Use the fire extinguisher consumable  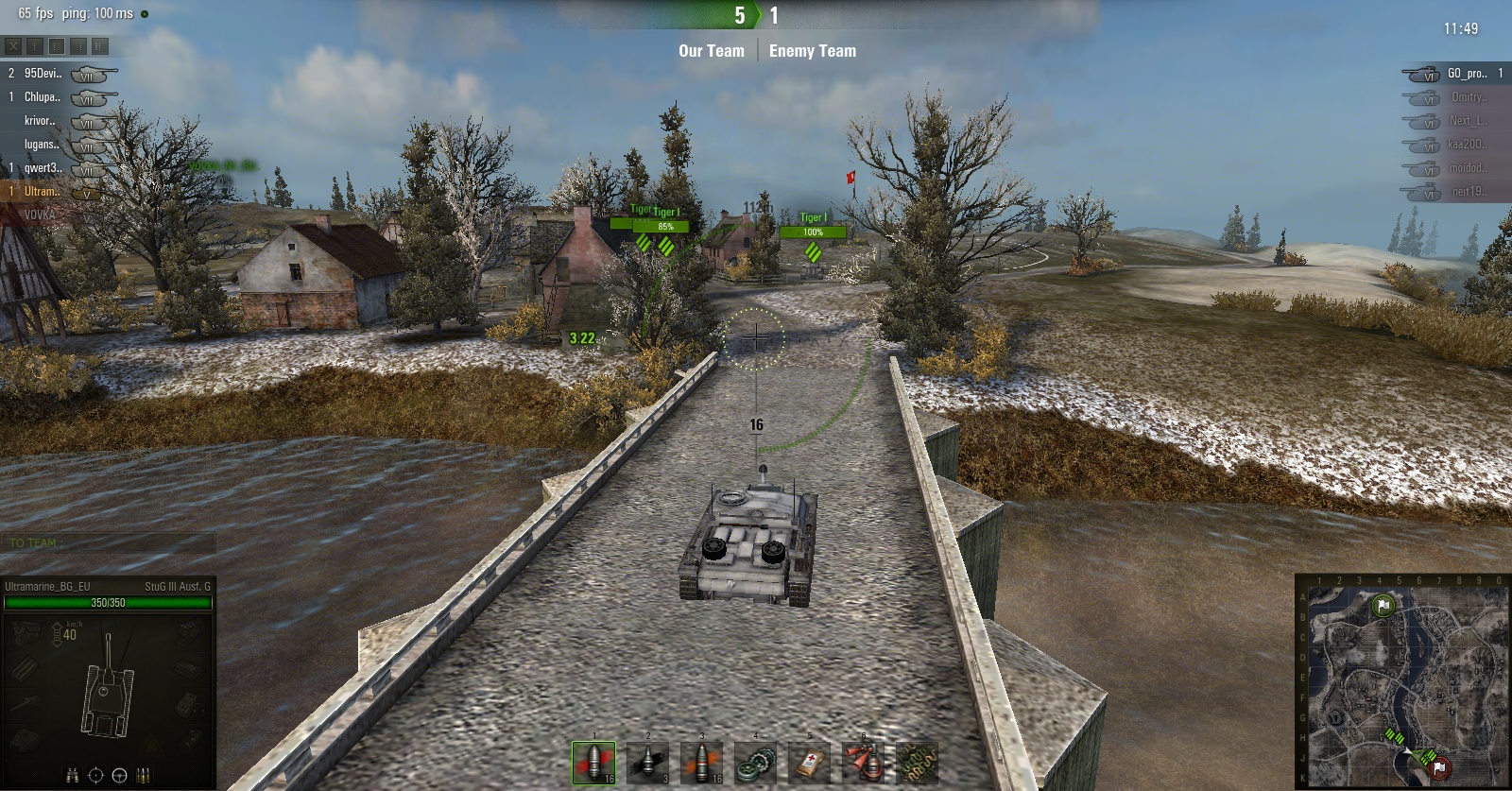click(863, 763)
